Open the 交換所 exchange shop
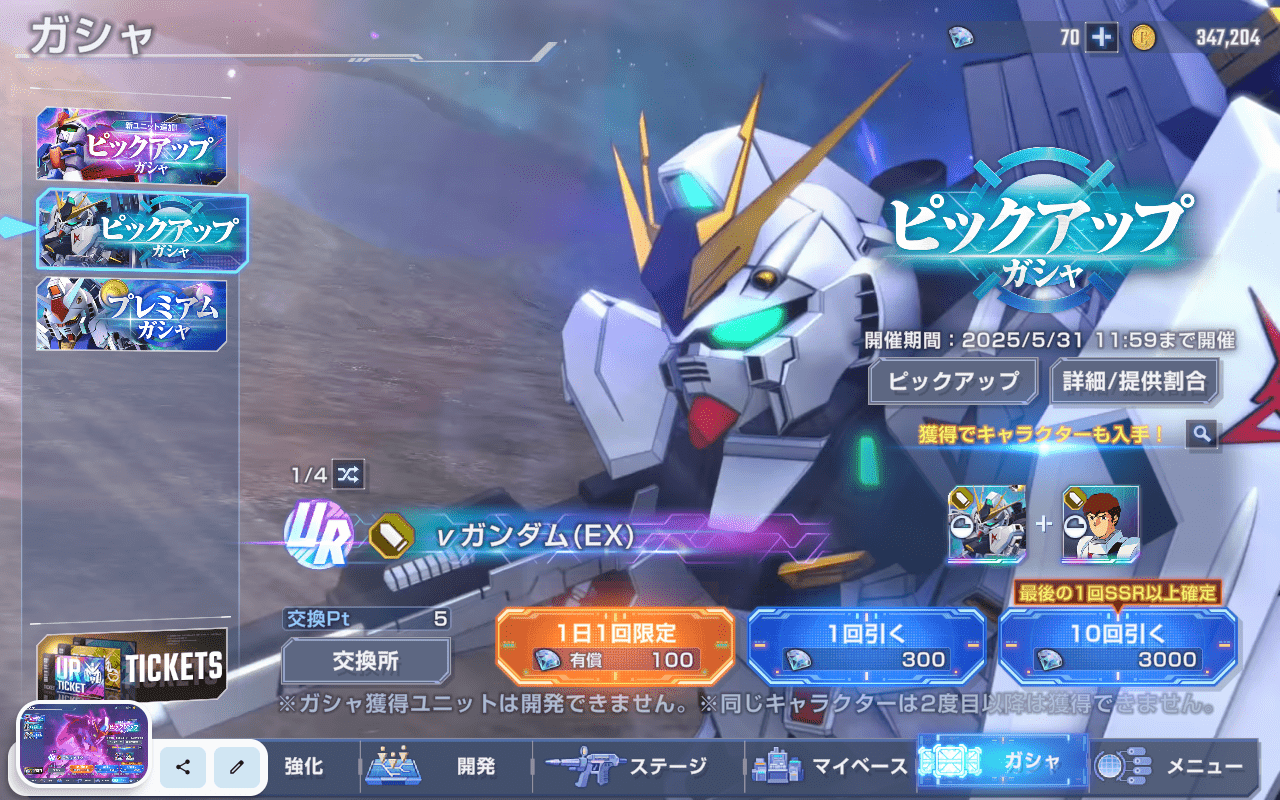Viewport: 1280px width, 800px height. point(365,660)
